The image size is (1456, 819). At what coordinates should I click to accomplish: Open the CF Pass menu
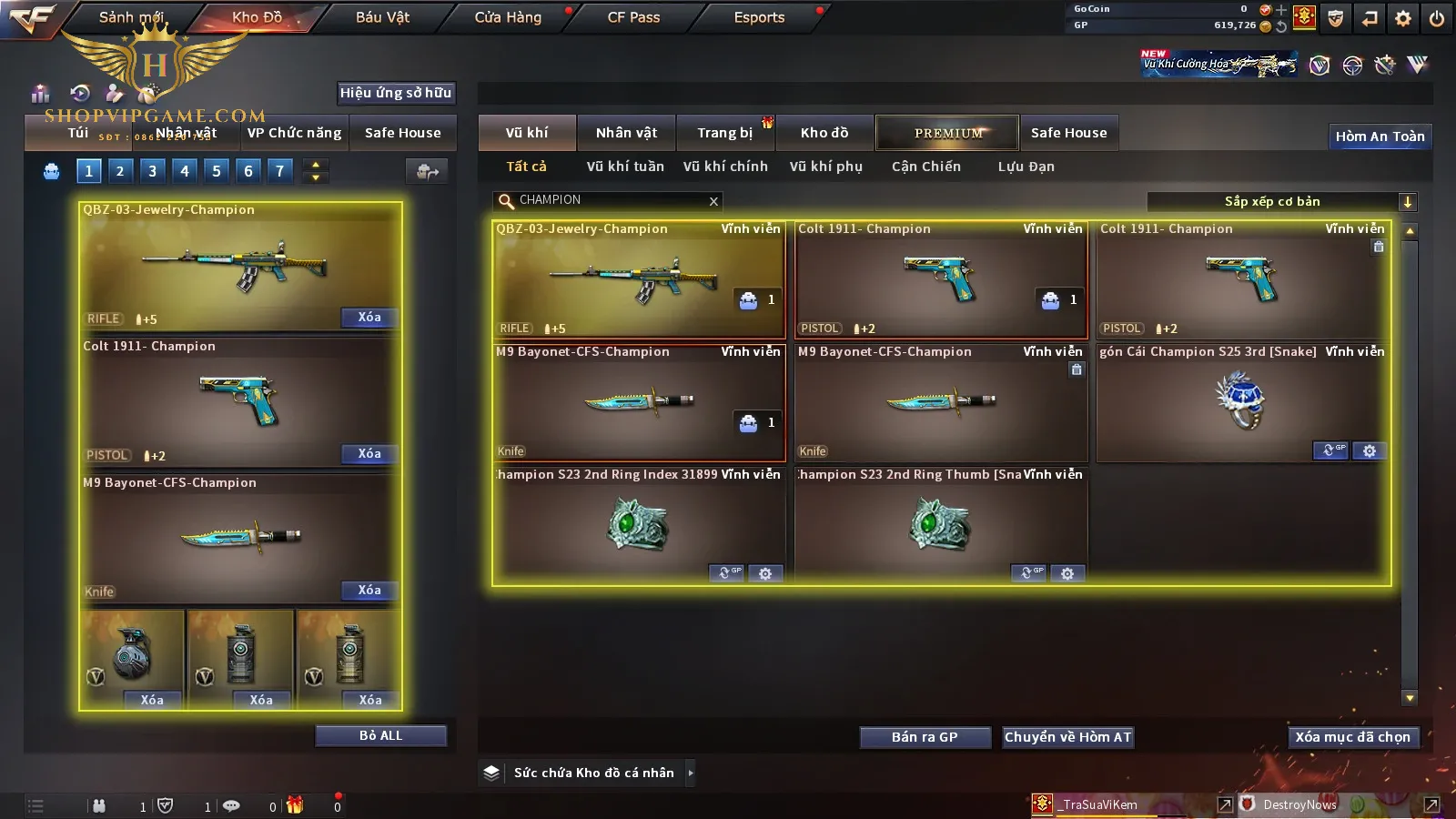[x=633, y=17]
